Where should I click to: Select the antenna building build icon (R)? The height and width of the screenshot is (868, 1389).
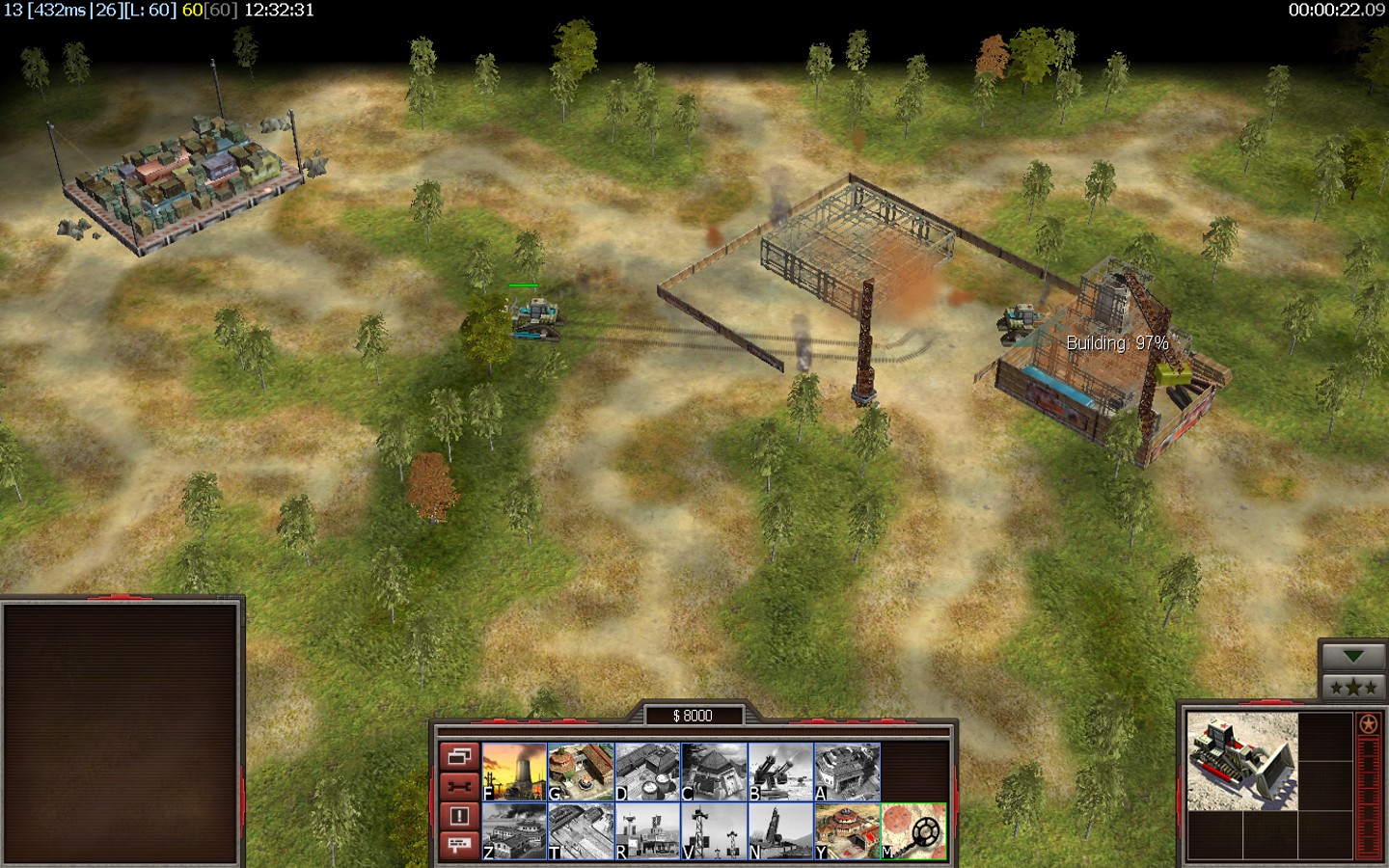647,831
